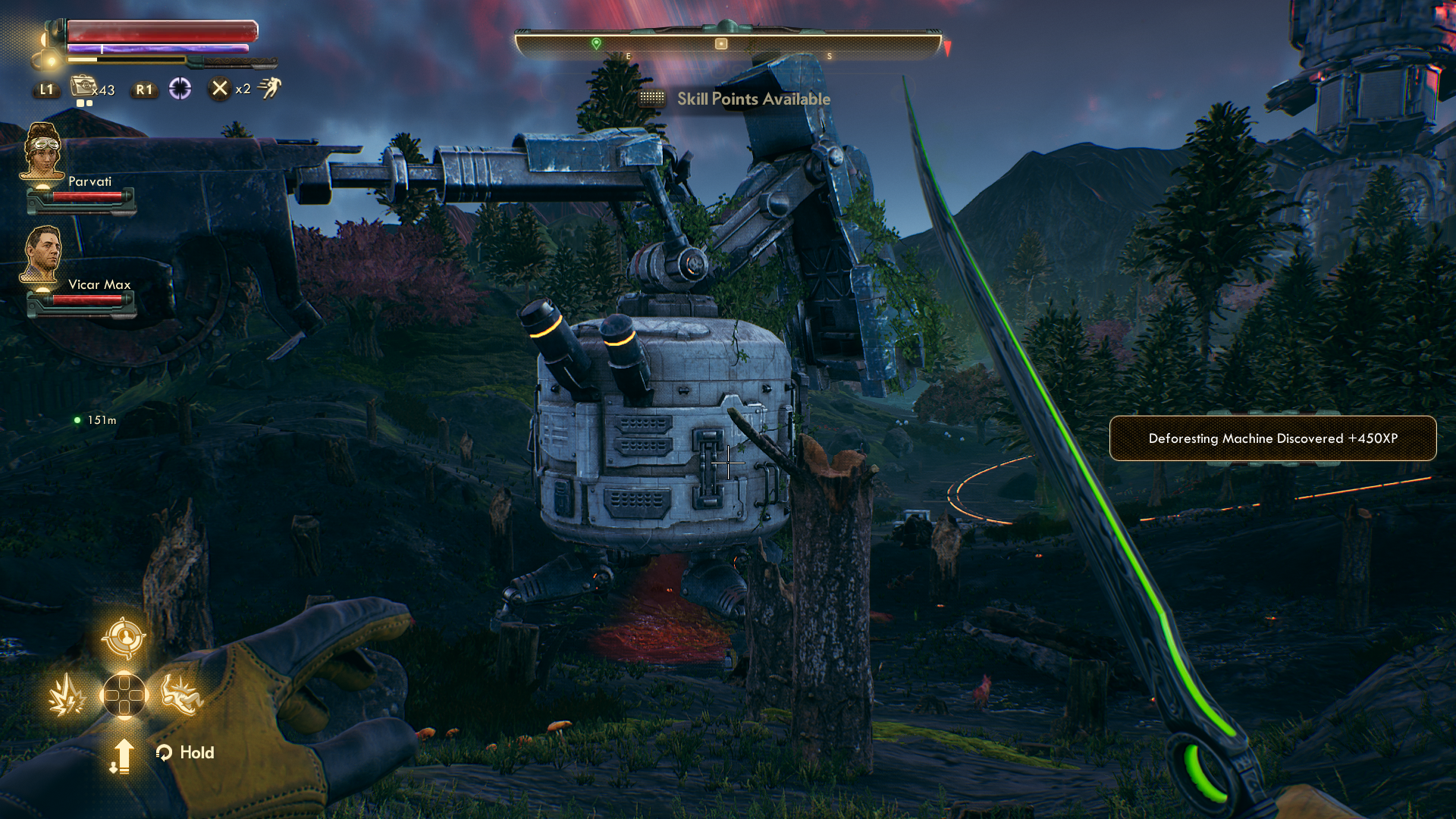Screen dimensions: 1456x819
Task: Select Parvati's companion portrait
Action: [43, 152]
